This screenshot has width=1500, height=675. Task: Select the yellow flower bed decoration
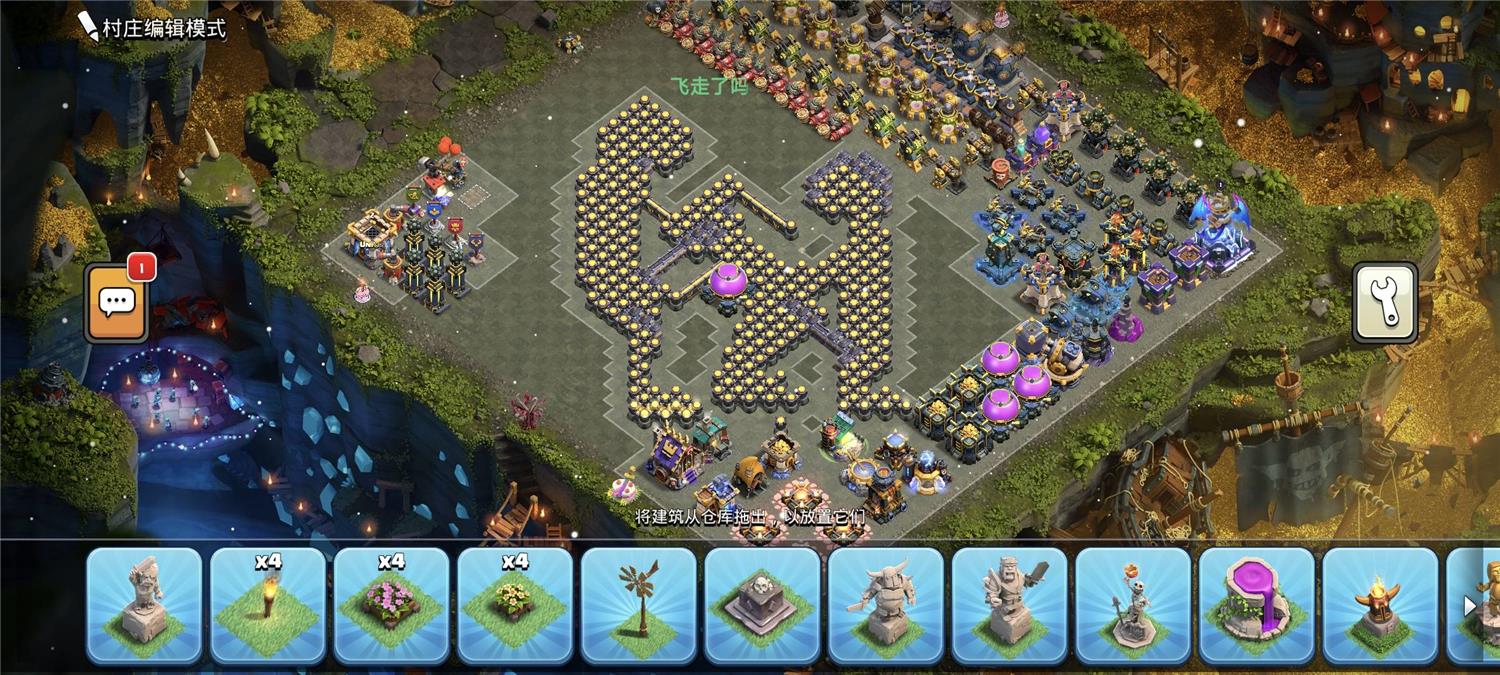point(515,605)
